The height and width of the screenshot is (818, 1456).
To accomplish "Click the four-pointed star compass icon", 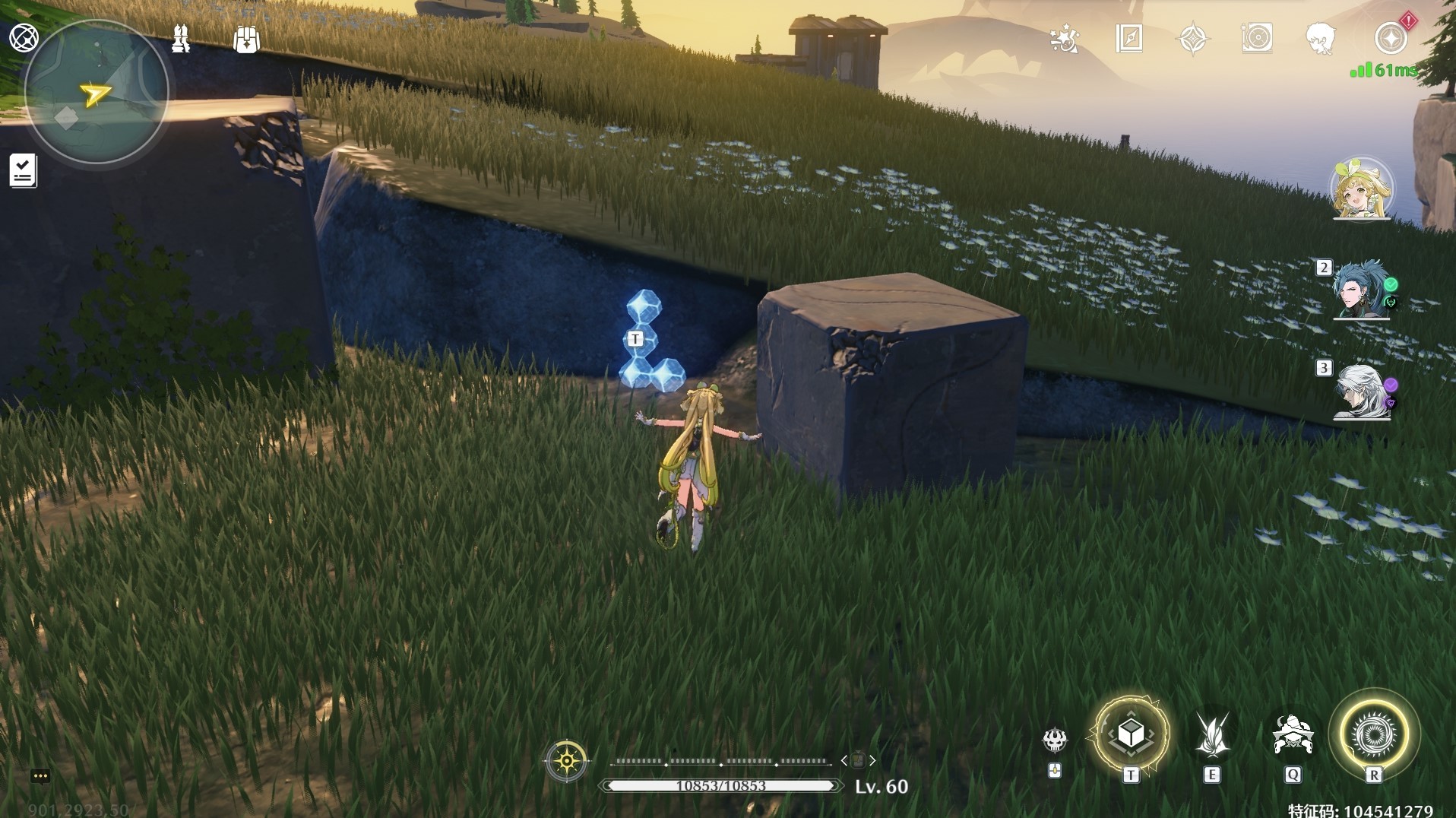I will tap(1192, 39).
